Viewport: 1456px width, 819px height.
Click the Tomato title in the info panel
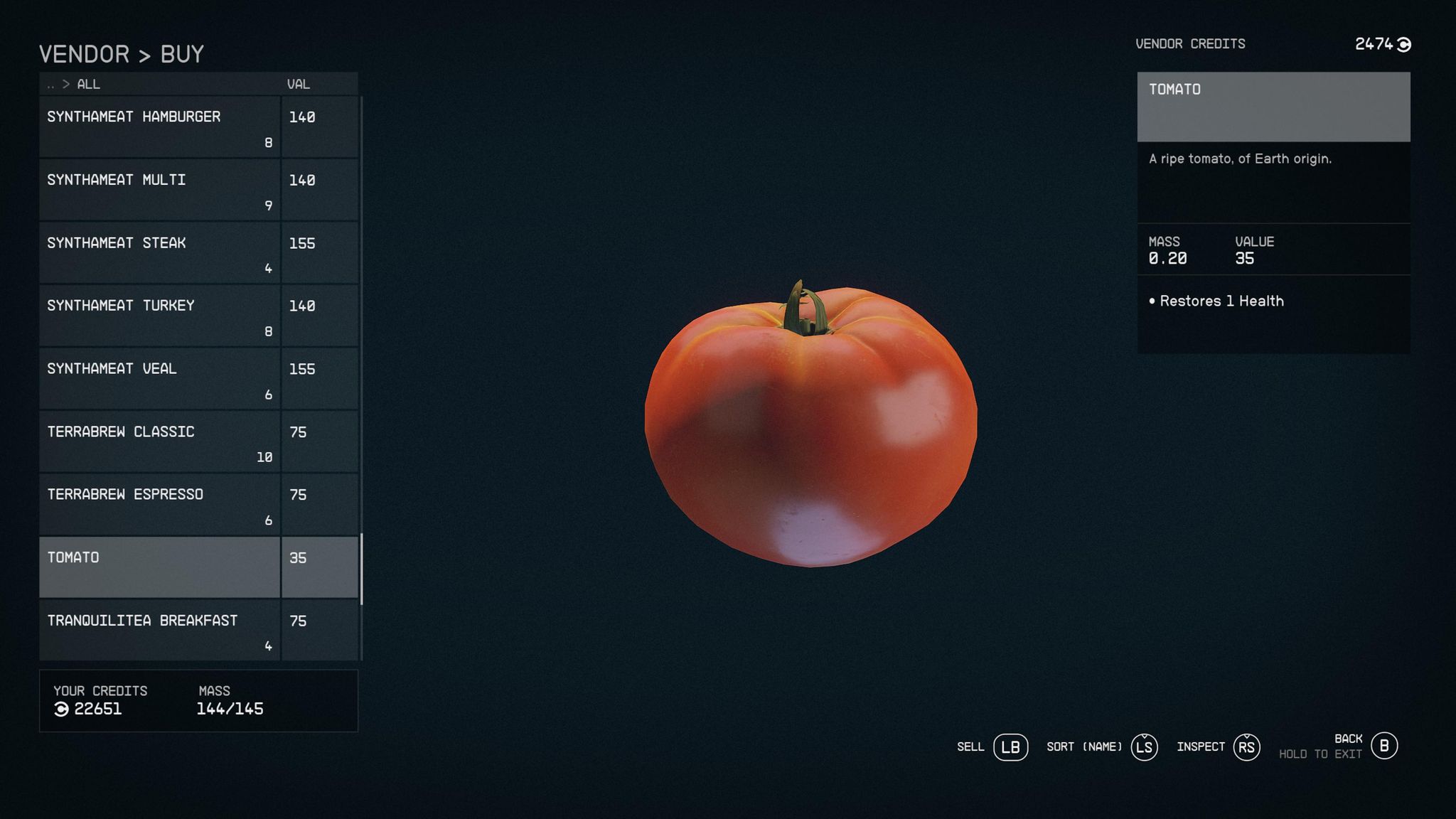pos(1174,90)
